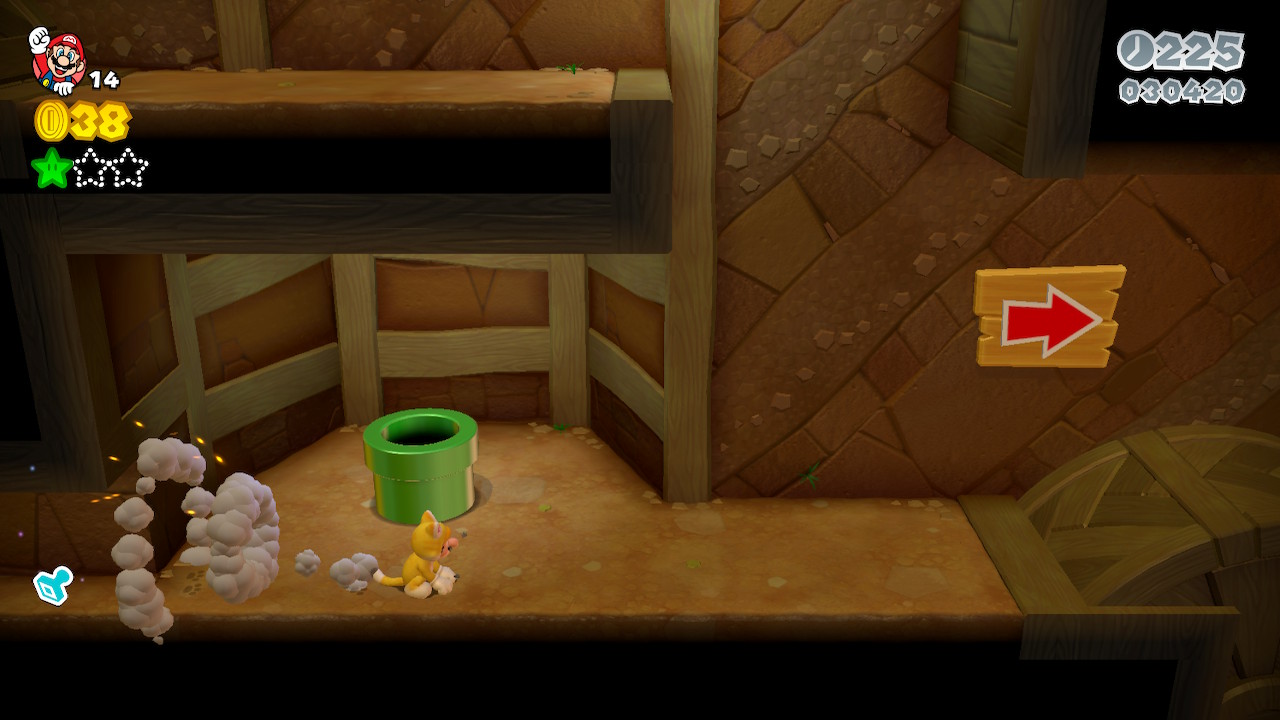Image resolution: width=1280 pixels, height=720 pixels.
Task: Click the Mario character lives icon
Action: [x=57, y=60]
